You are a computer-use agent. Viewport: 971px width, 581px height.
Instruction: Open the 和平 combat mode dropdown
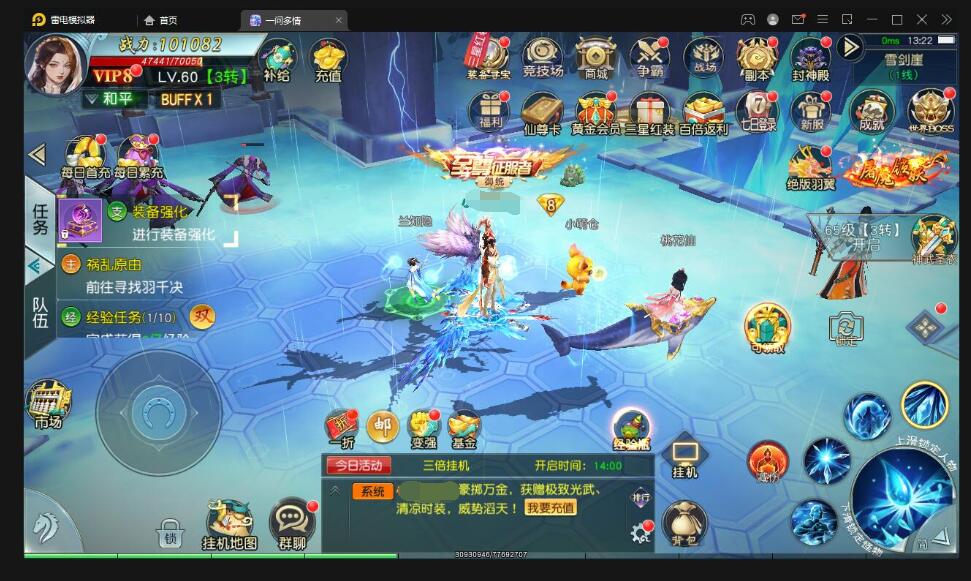110,99
